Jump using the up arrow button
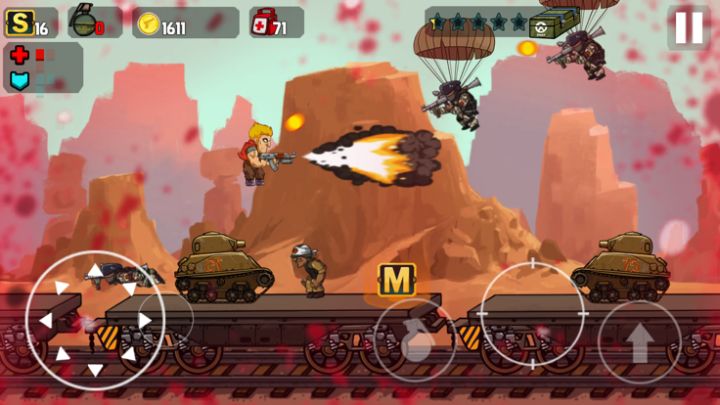The height and width of the screenshot is (405, 720). 640,343
